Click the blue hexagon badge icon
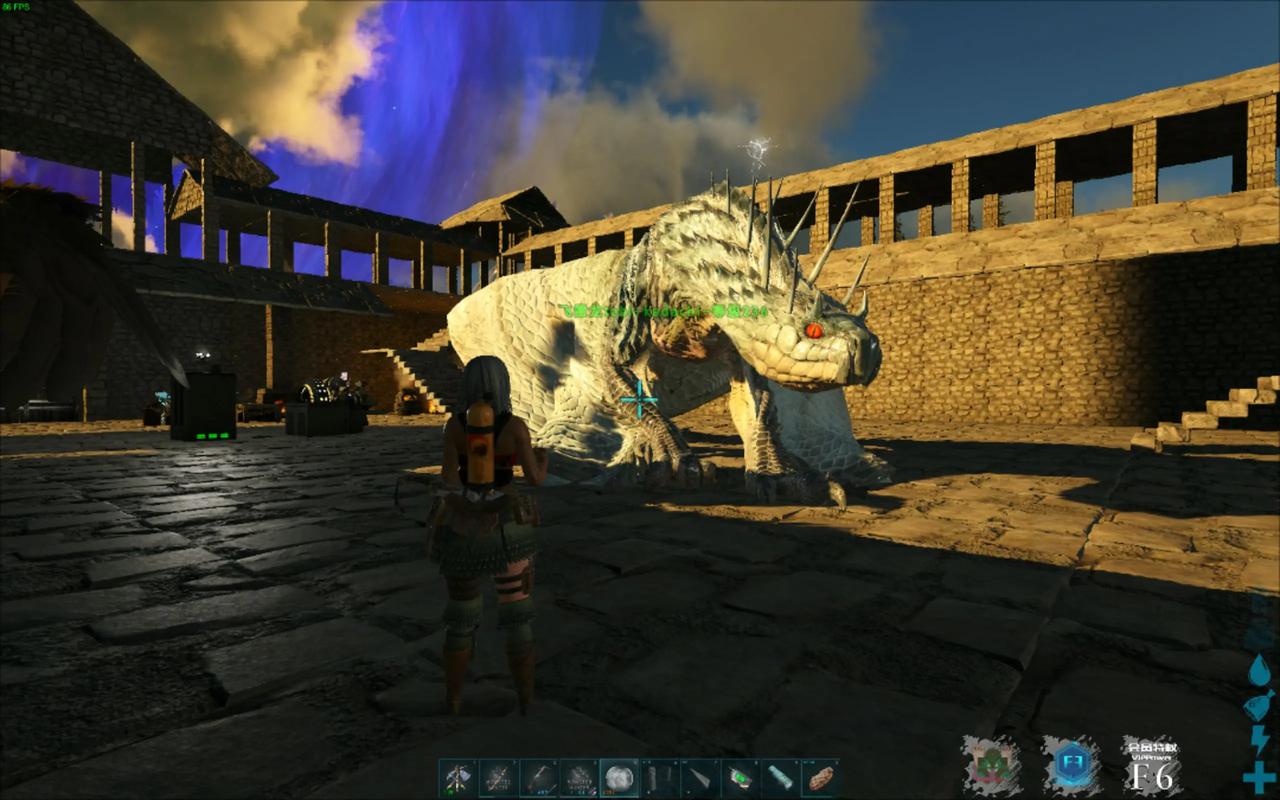 [x=1071, y=766]
